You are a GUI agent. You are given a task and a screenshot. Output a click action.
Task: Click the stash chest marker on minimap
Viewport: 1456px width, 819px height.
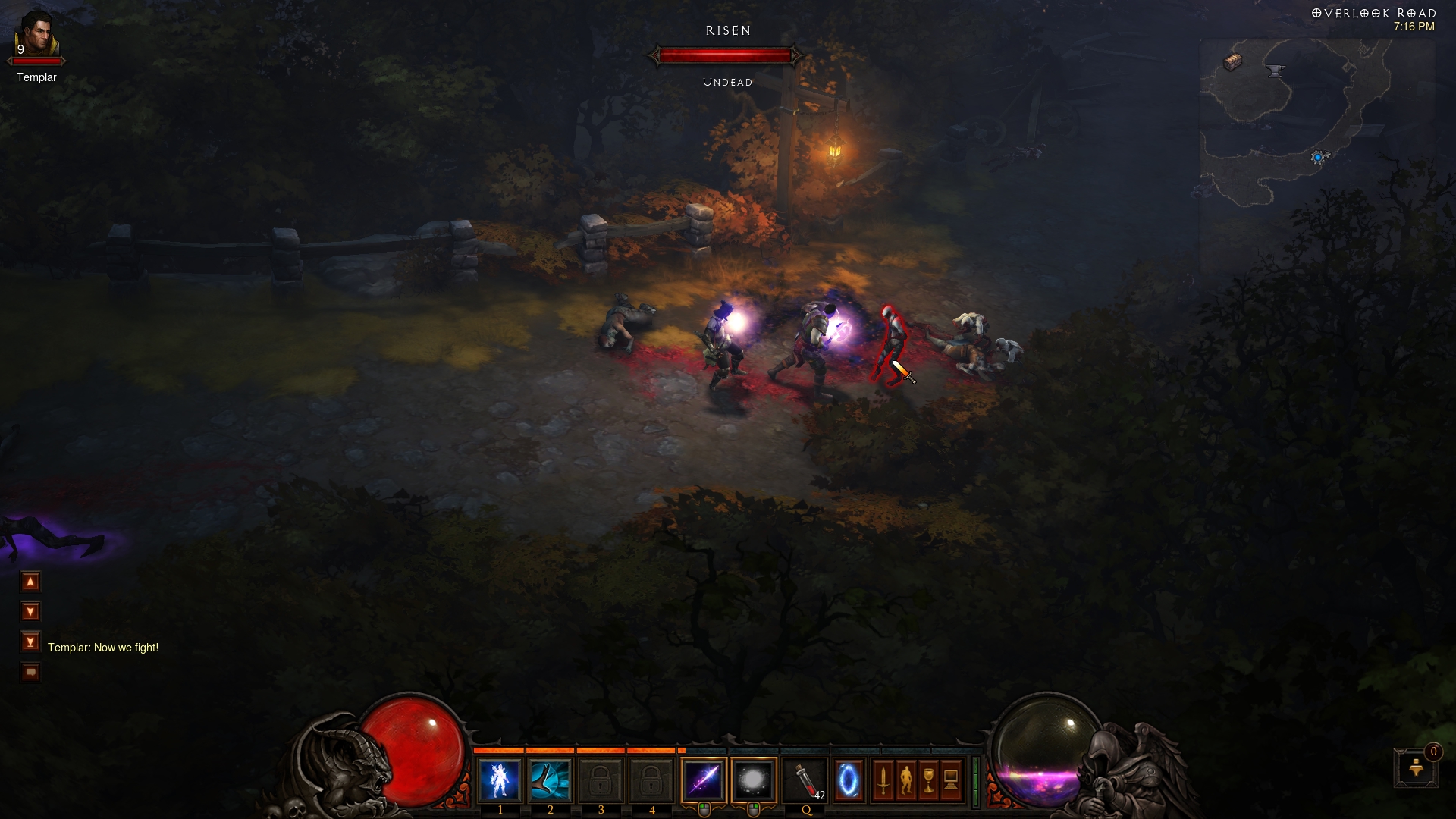click(1233, 62)
